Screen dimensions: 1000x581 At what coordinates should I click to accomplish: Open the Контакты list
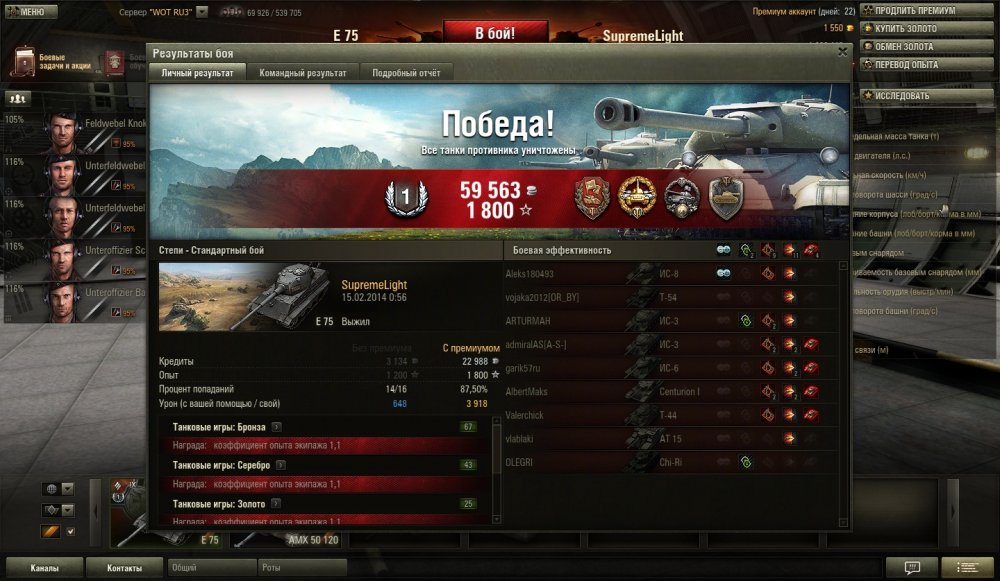pos(125,568)
